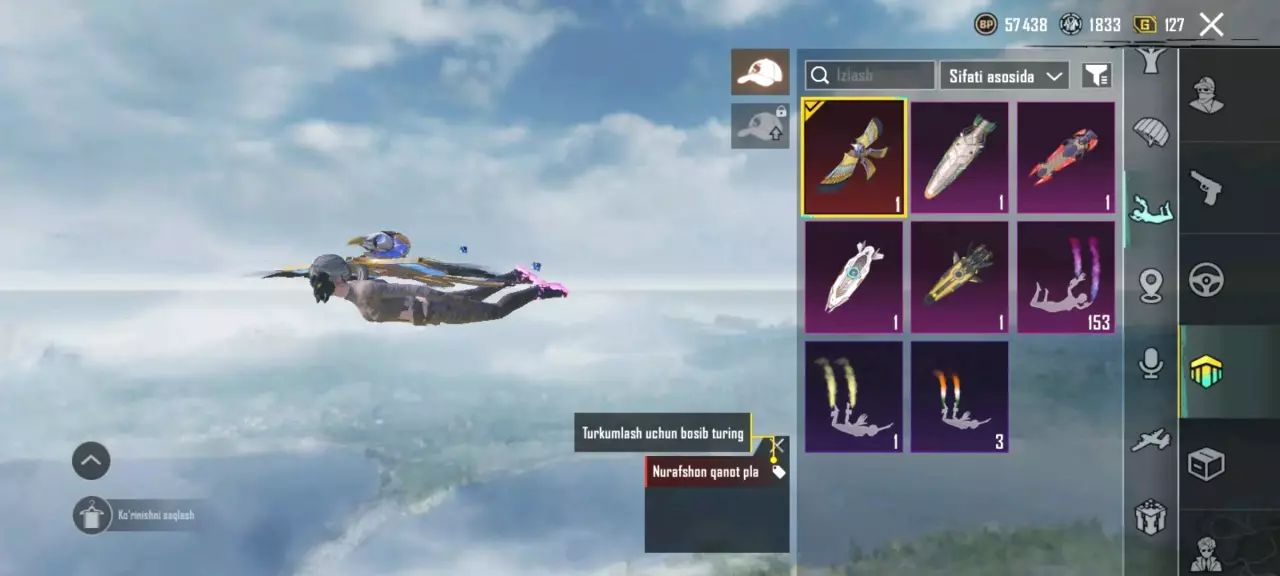The width and height of the screenshot is (1280, 576).
Task: Click the Izlash search field
Action: tap(870, 75)
